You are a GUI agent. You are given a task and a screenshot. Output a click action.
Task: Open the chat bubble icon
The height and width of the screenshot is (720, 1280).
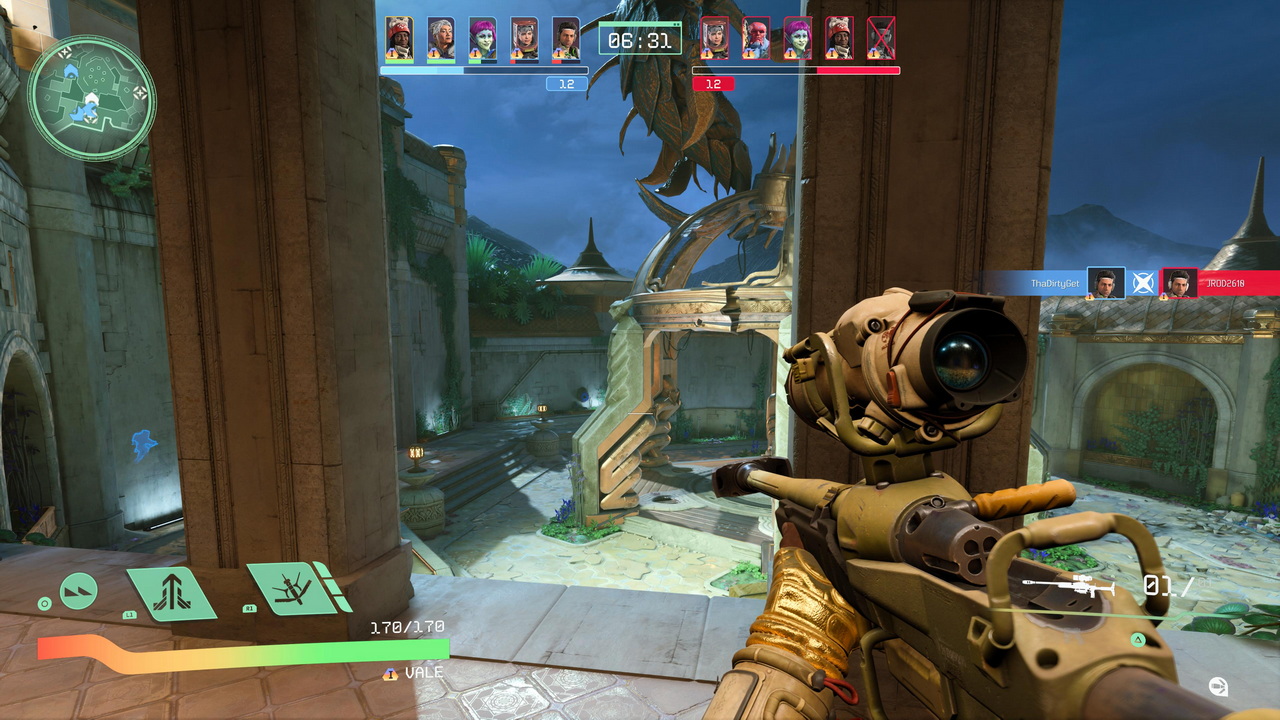coord(1218,686)
